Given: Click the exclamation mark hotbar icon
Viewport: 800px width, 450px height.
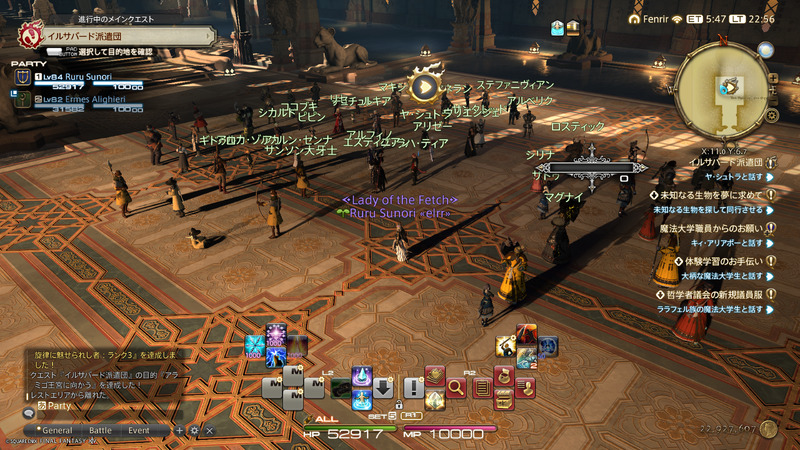Looking at the screenshot, I should 413,387.
